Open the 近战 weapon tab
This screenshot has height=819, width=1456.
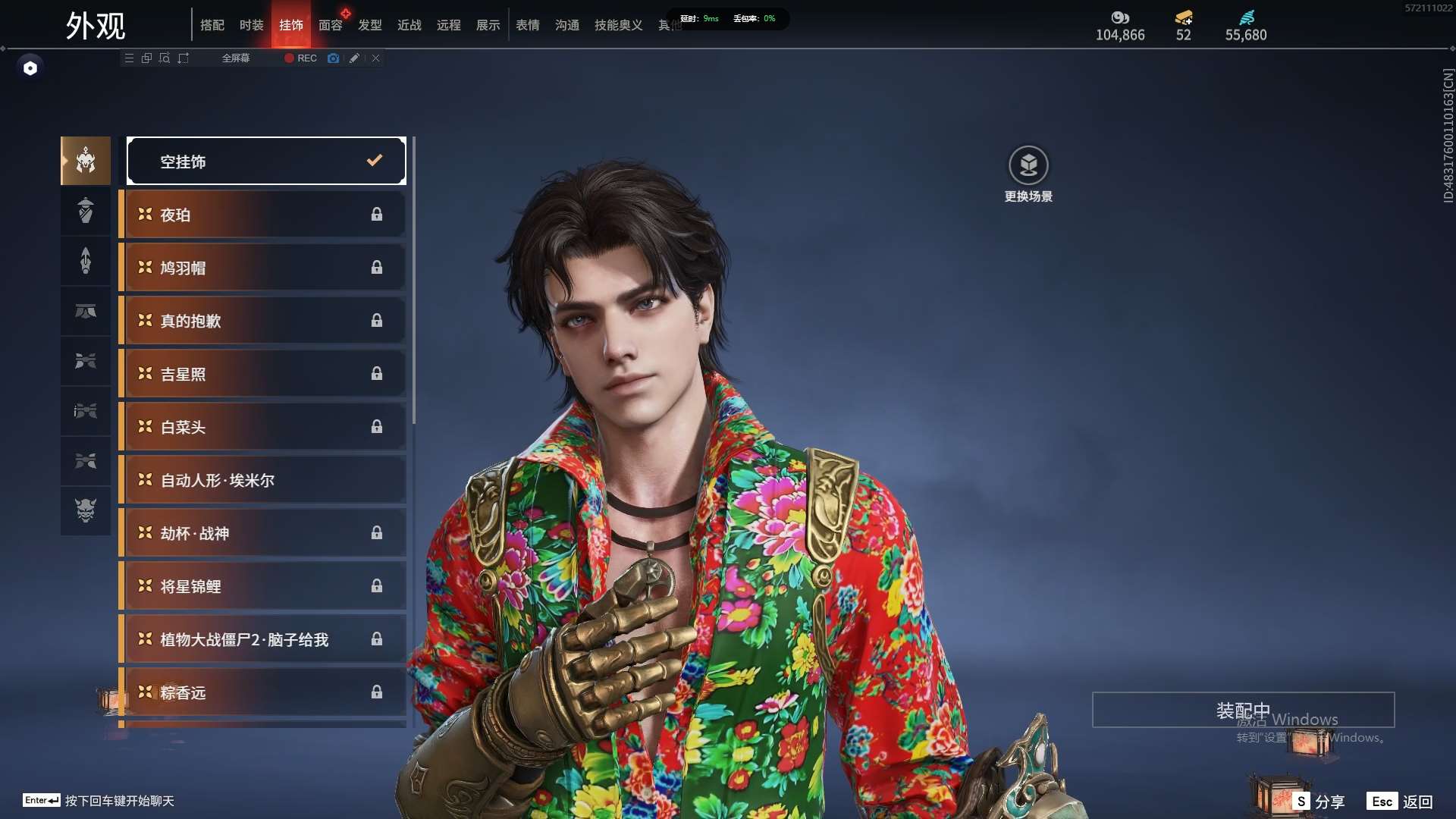pos(409,25)
